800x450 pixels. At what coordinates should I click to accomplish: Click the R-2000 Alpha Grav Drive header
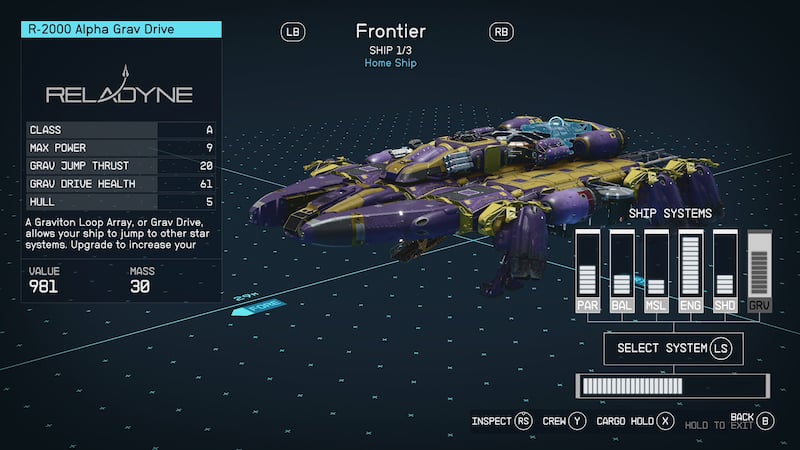(121, 30)
